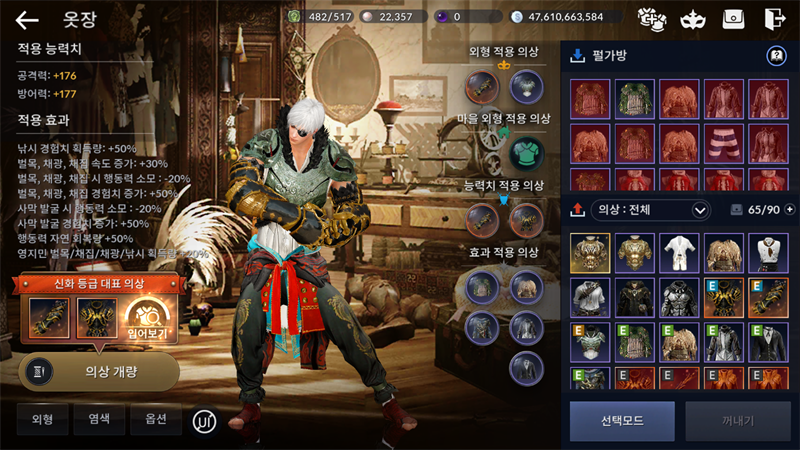Open the 옵션 tab
This screenshot has width=800, height=450.
coord(155,420)
